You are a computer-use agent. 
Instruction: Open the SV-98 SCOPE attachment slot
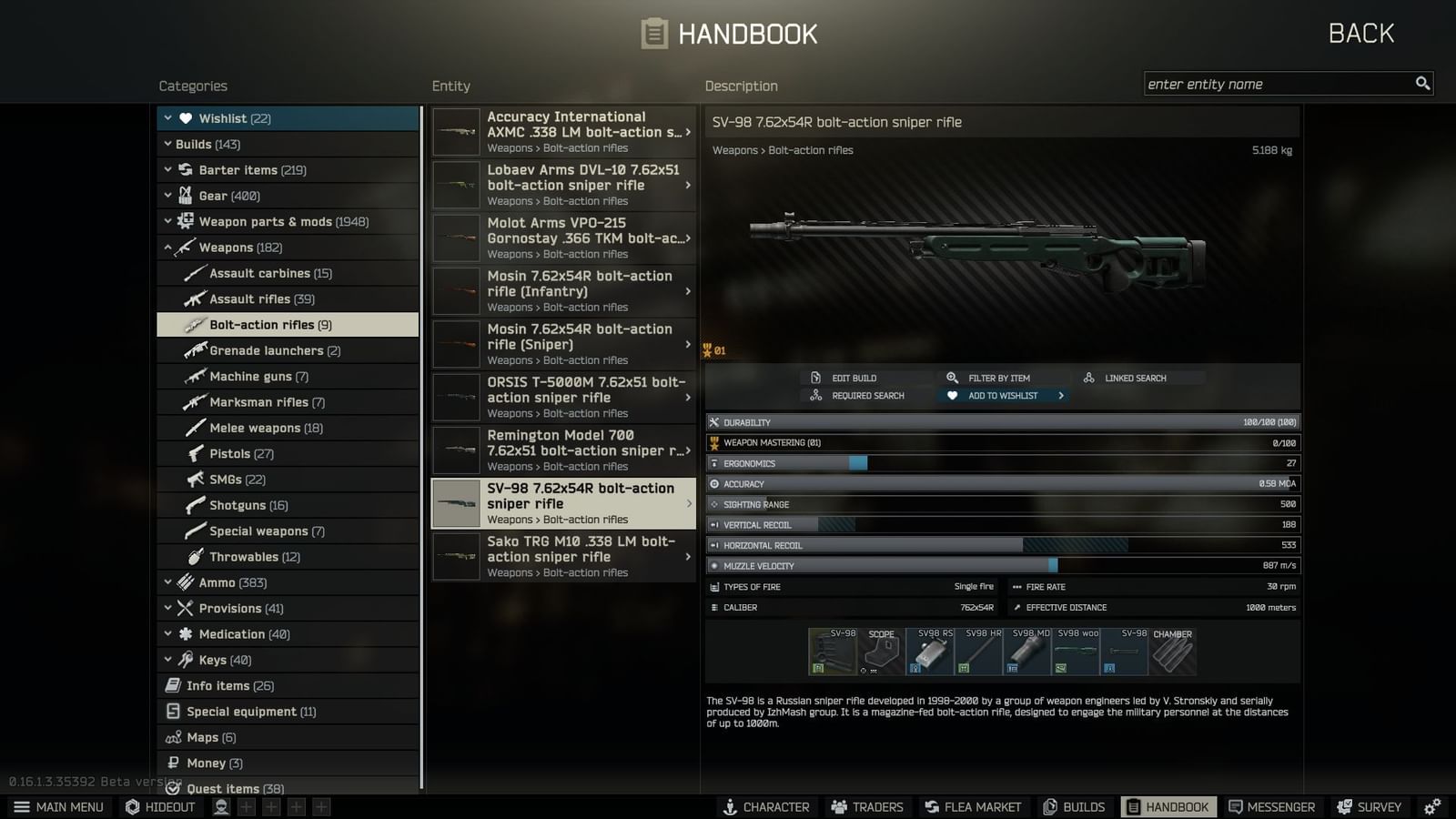879,651
